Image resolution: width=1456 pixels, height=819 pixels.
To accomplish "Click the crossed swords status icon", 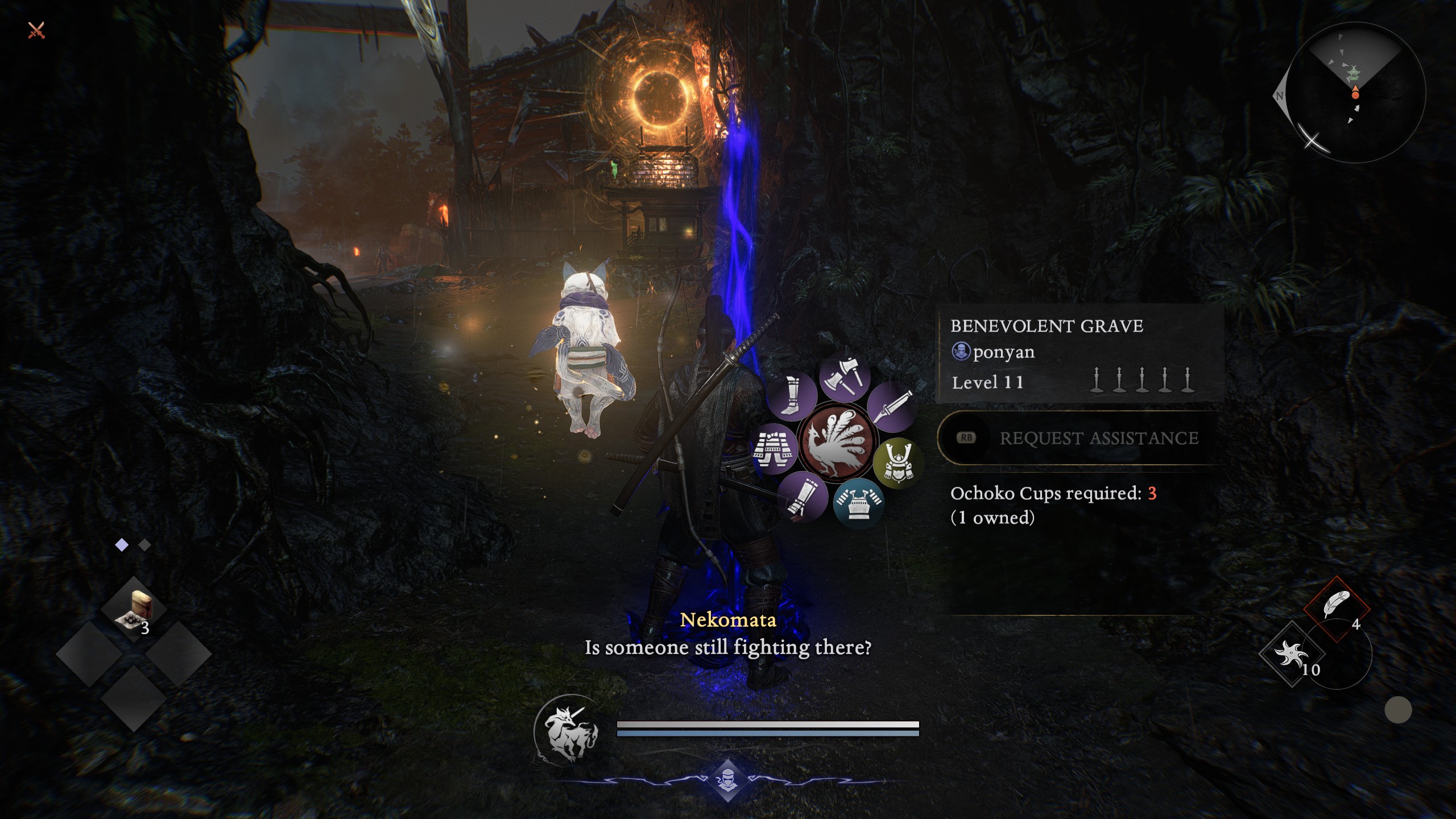I will click(x=36, y=30).
